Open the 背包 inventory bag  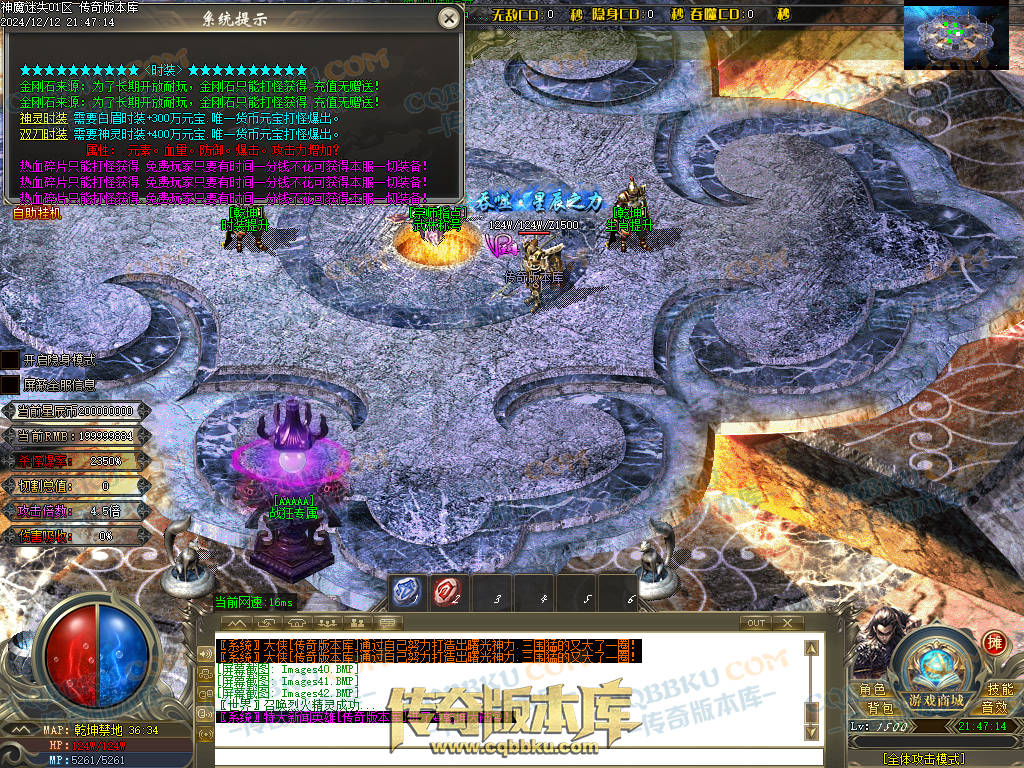coord(880,708)
